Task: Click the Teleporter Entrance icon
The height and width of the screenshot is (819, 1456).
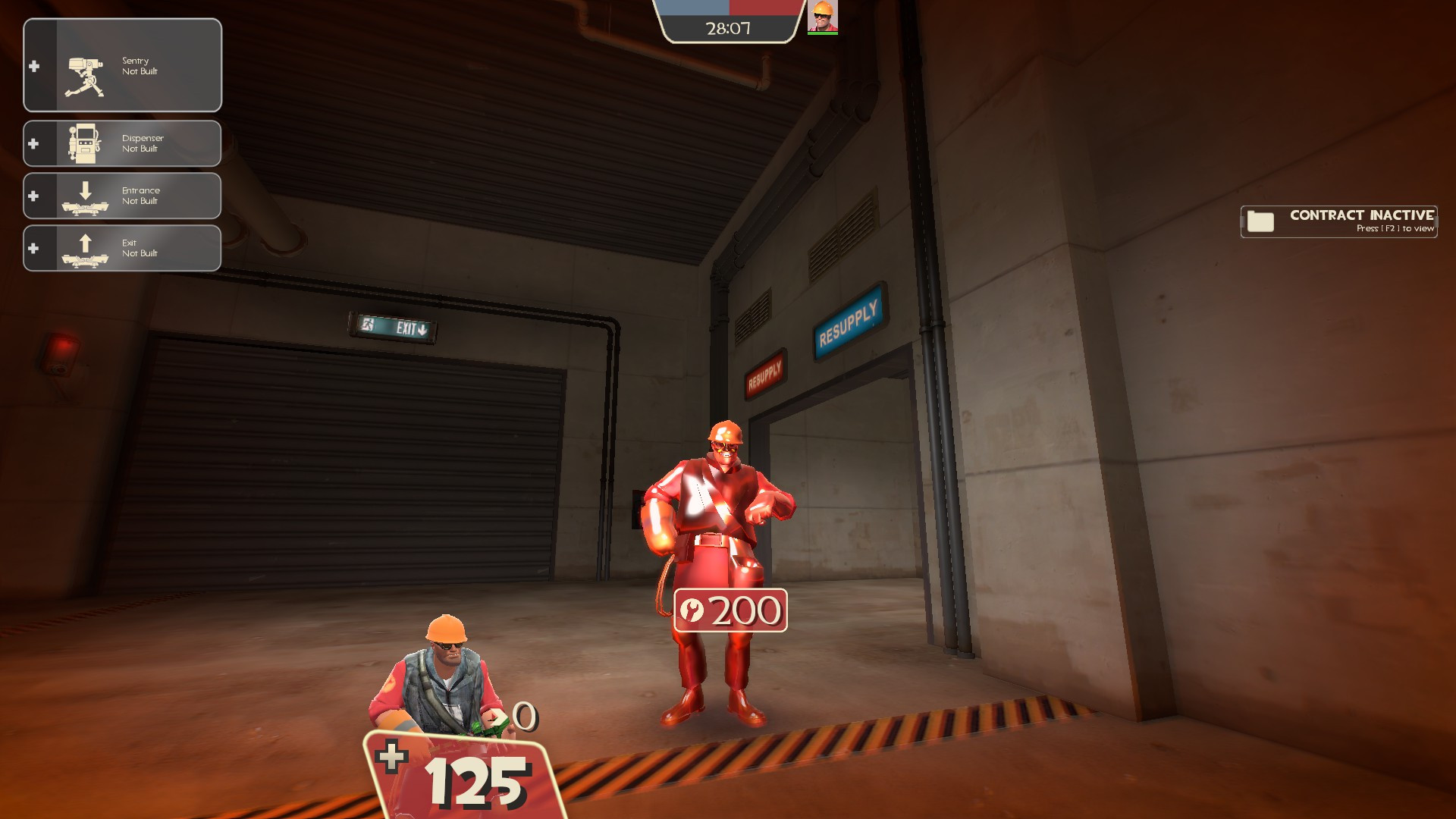Action: (85, 199)
